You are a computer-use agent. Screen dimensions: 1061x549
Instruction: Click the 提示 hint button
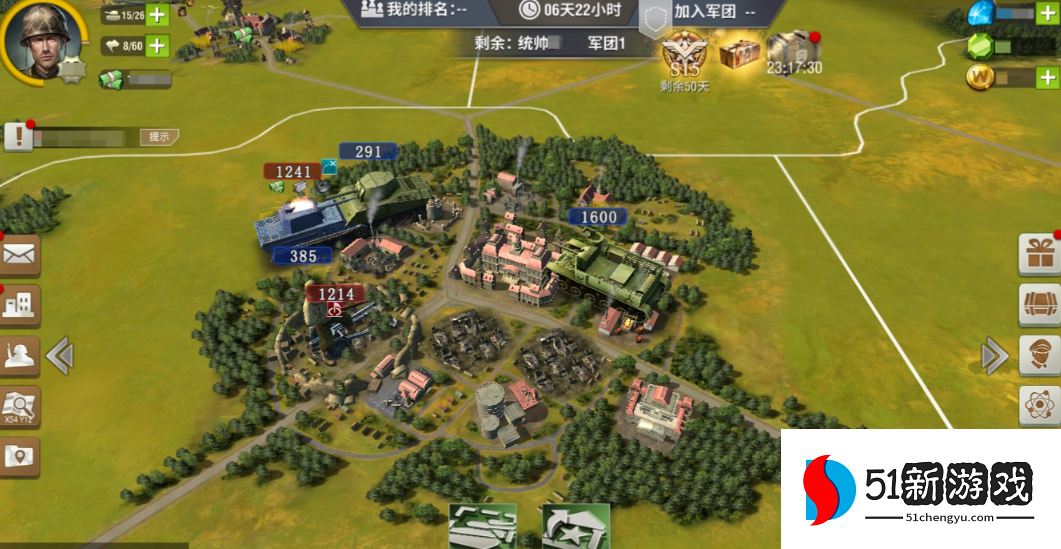159,137
